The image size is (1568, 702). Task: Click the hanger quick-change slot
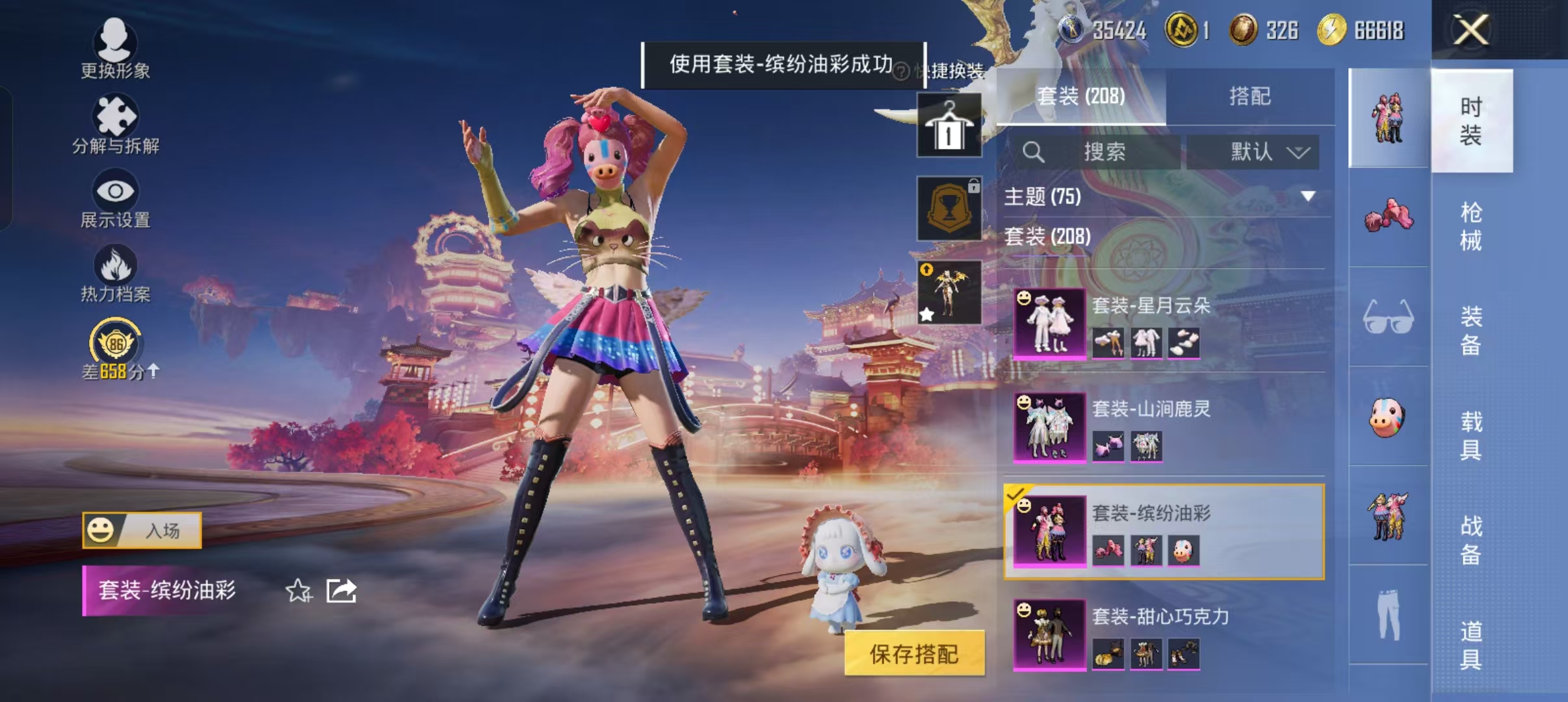[x=948, y=125]
